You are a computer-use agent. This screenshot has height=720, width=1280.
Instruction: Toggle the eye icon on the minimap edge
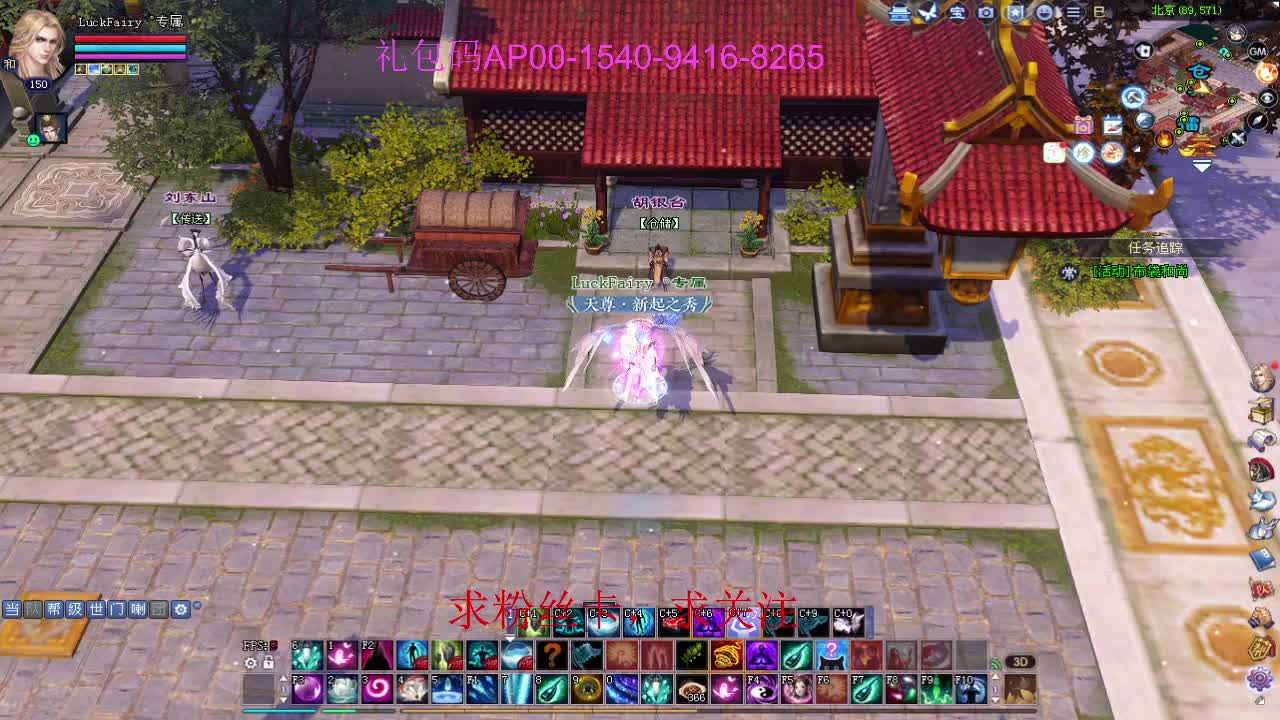(1267, 96)
